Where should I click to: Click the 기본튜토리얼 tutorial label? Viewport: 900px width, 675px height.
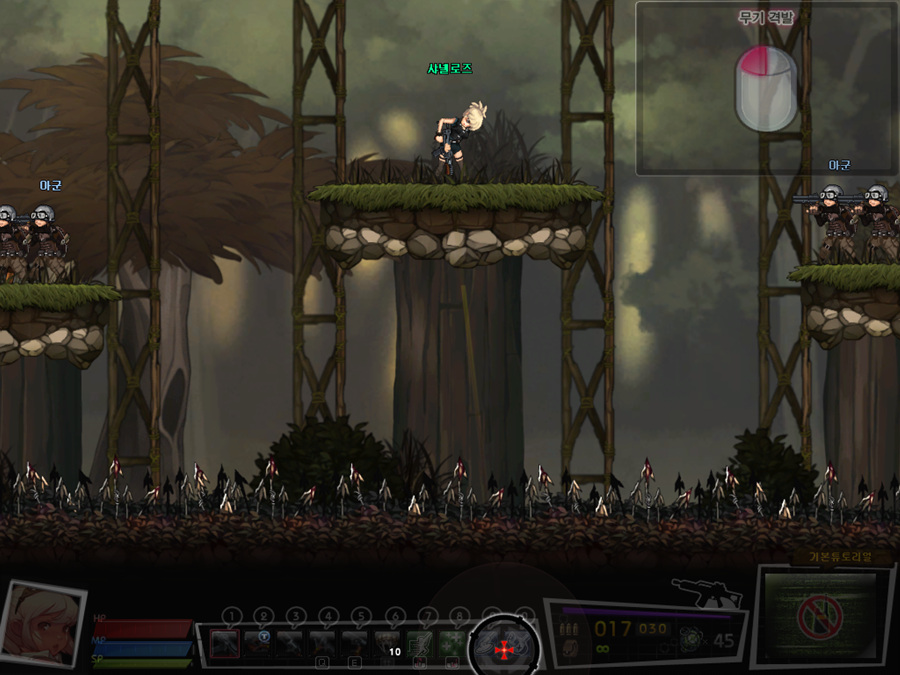[828, 558]
